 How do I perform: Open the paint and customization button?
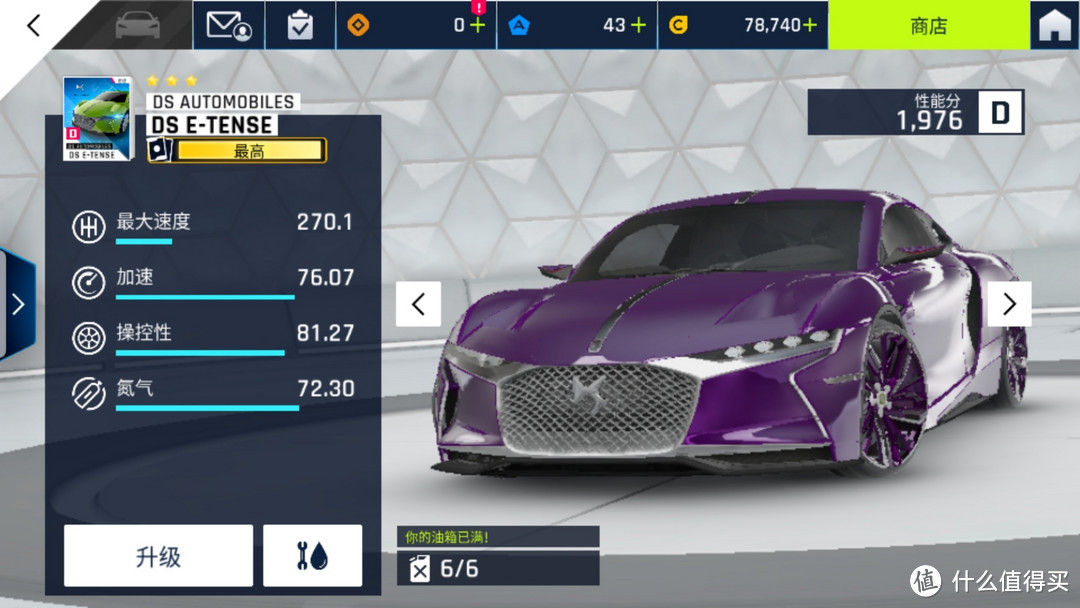coord(312,556)
